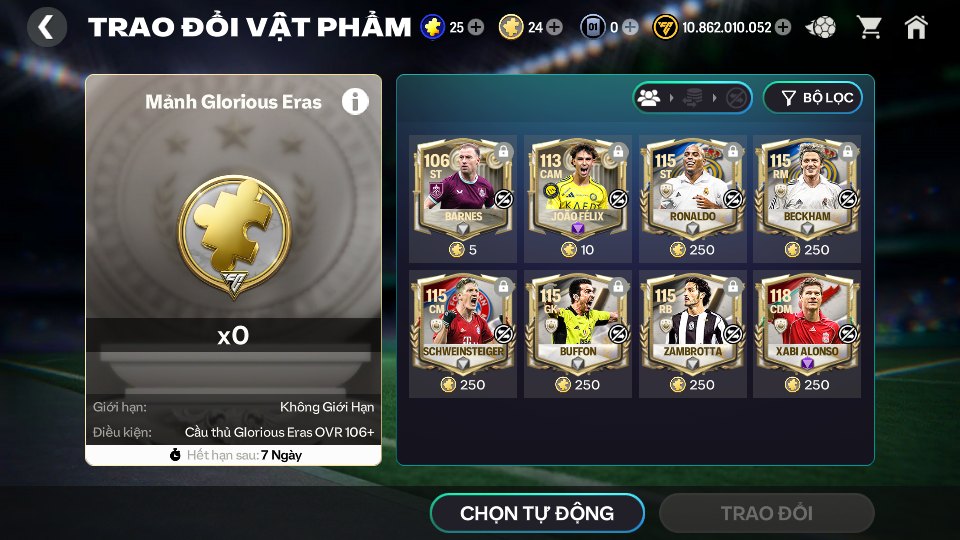Select the Schweinsteiger 115 CM card
The height and width of the screenshot is (540, 960).
click(463, 325)
